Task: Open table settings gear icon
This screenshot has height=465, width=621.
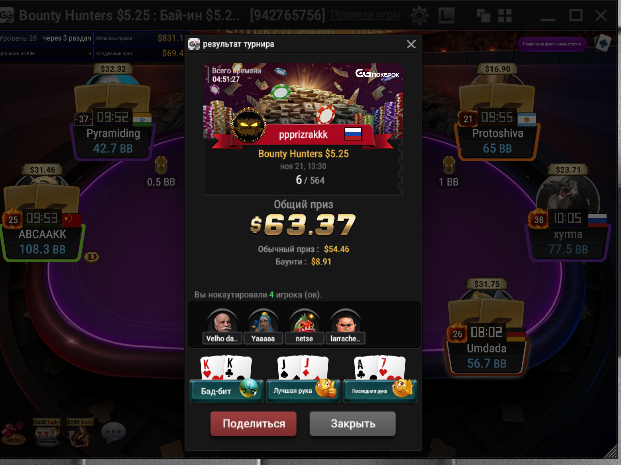Action: [x=420, y=15]
